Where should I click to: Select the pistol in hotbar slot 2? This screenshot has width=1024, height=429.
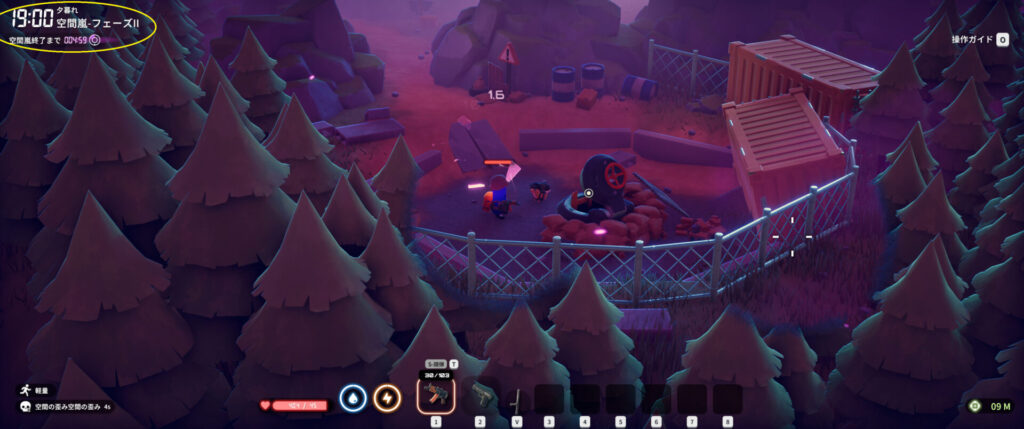[x=480, y=396]
